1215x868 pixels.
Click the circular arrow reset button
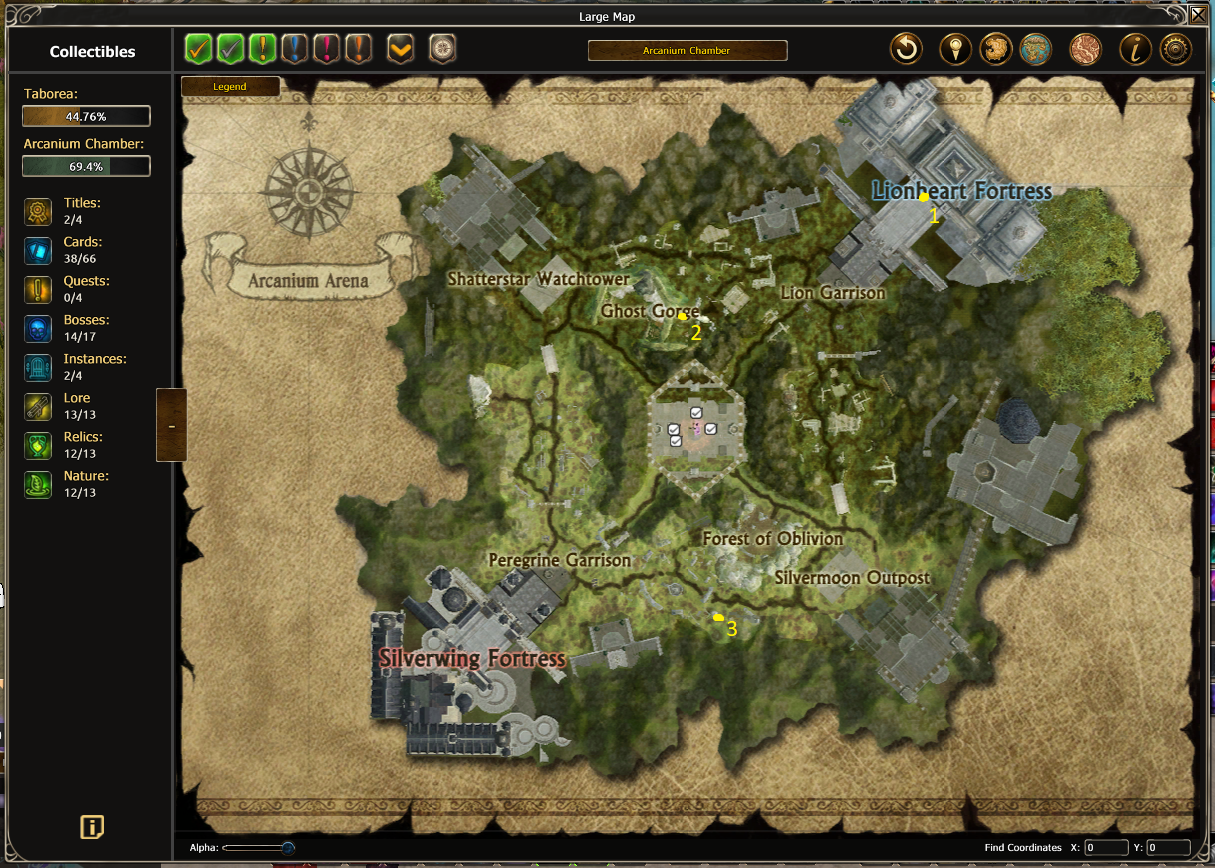coord(907,49)
